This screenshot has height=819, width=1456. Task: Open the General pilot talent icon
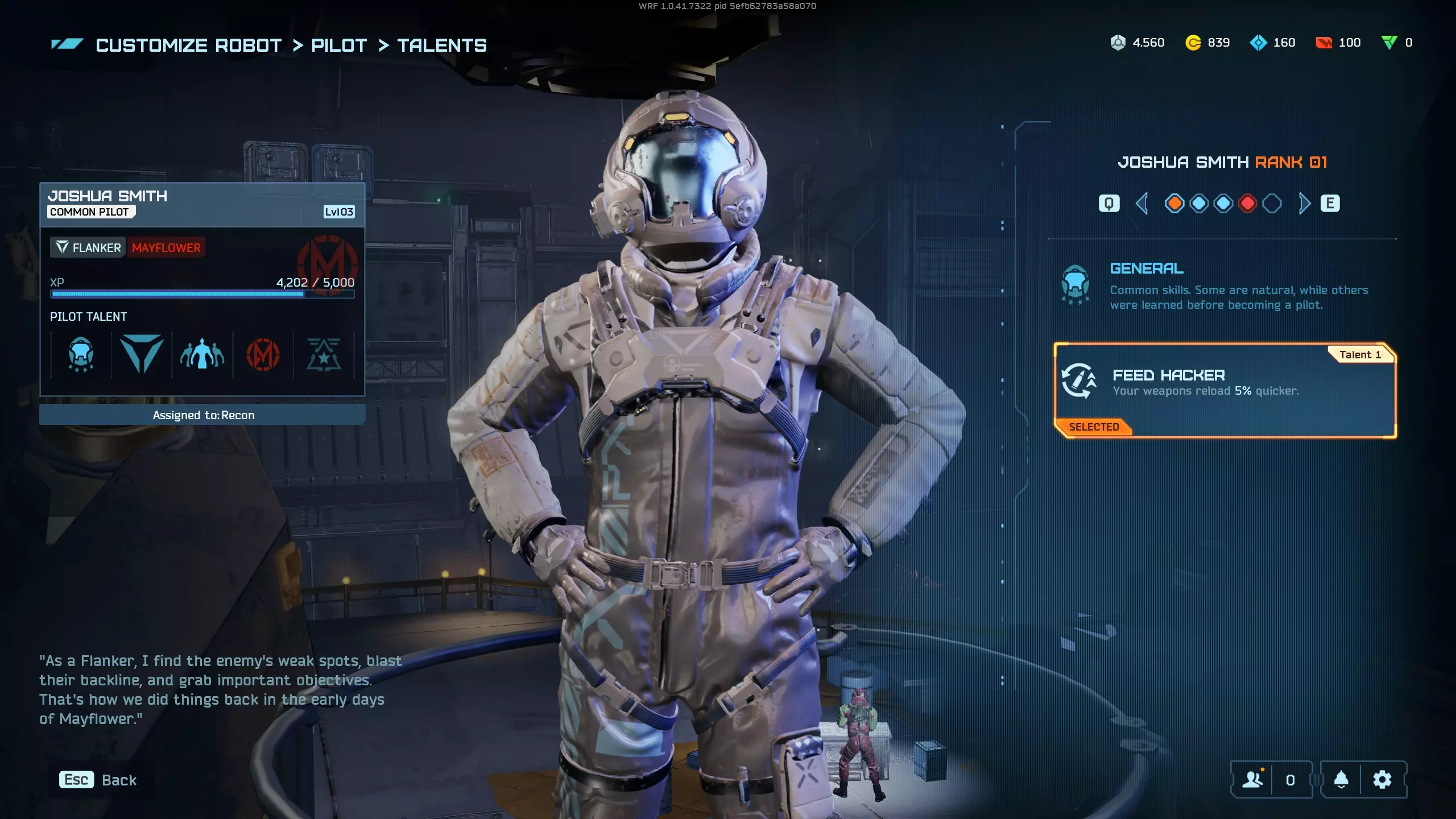pyautogui.click(x=81, y=355)
